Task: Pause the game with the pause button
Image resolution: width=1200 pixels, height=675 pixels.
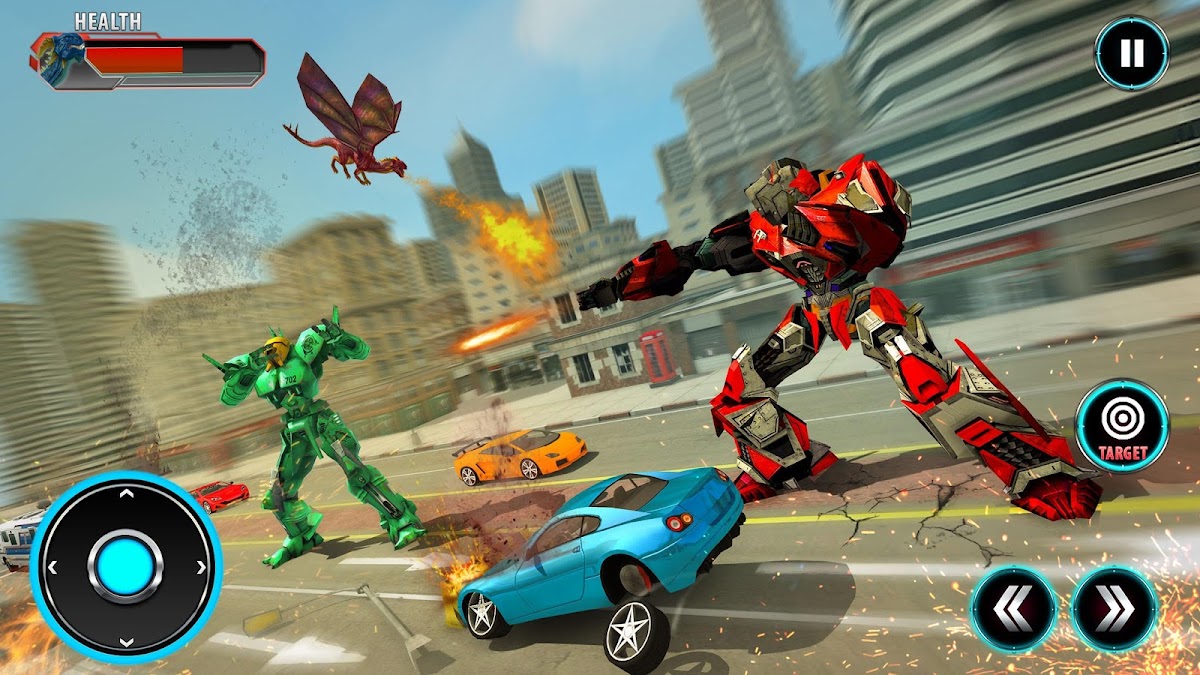Action: tap(1131, 53)
